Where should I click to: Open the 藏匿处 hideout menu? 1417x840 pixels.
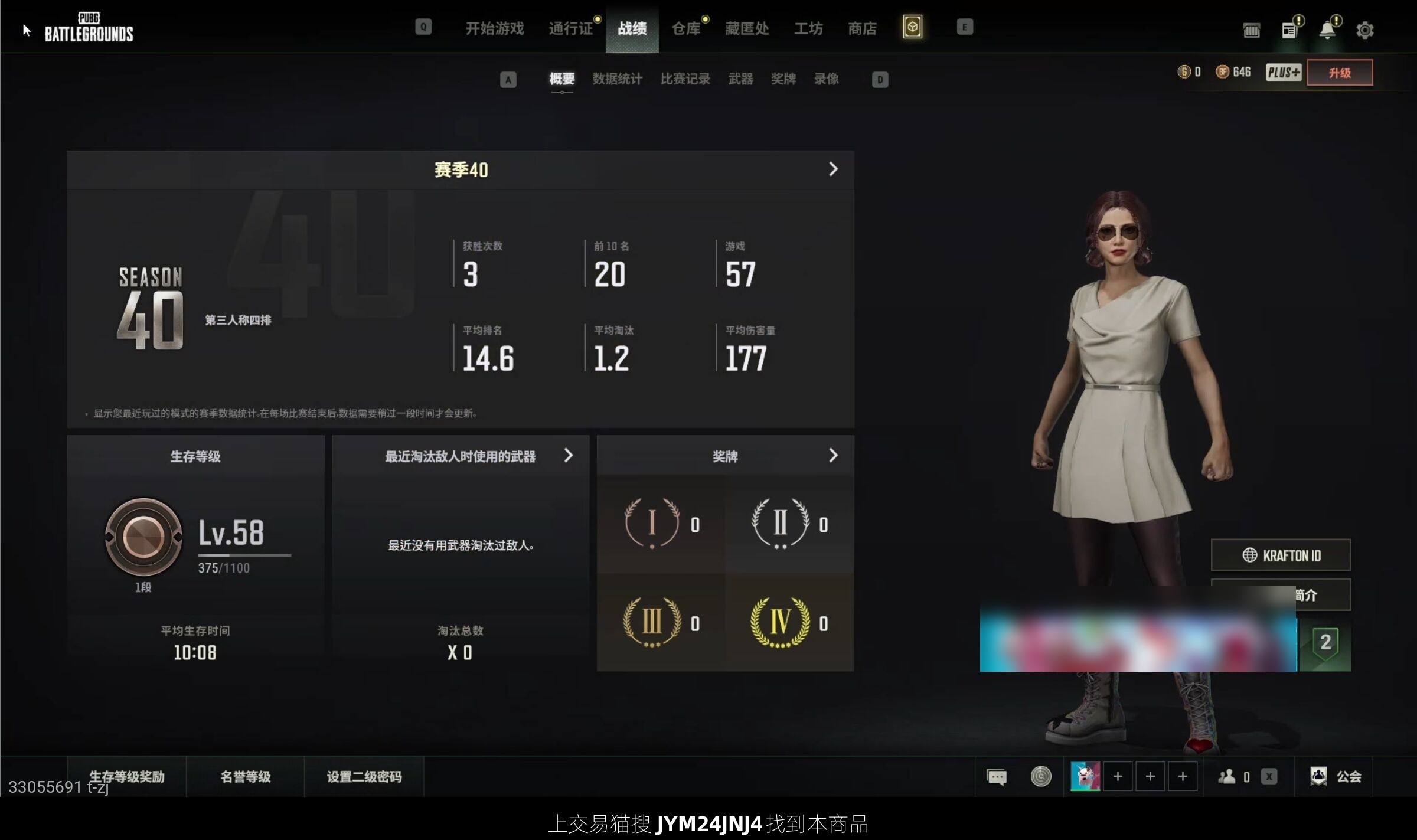(747, 28)
